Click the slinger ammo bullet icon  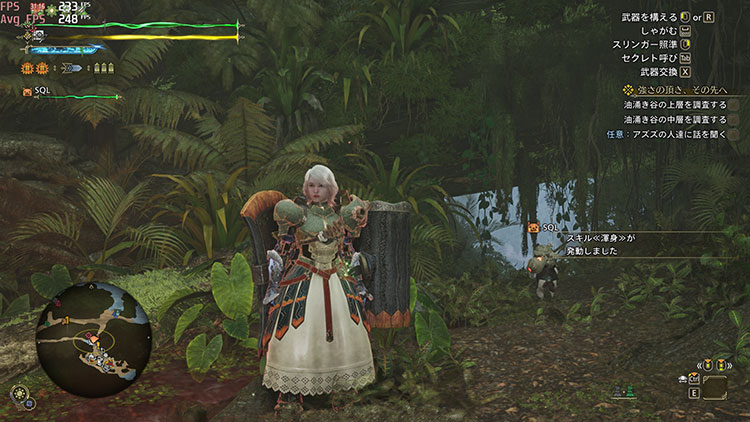click(72, 68)
